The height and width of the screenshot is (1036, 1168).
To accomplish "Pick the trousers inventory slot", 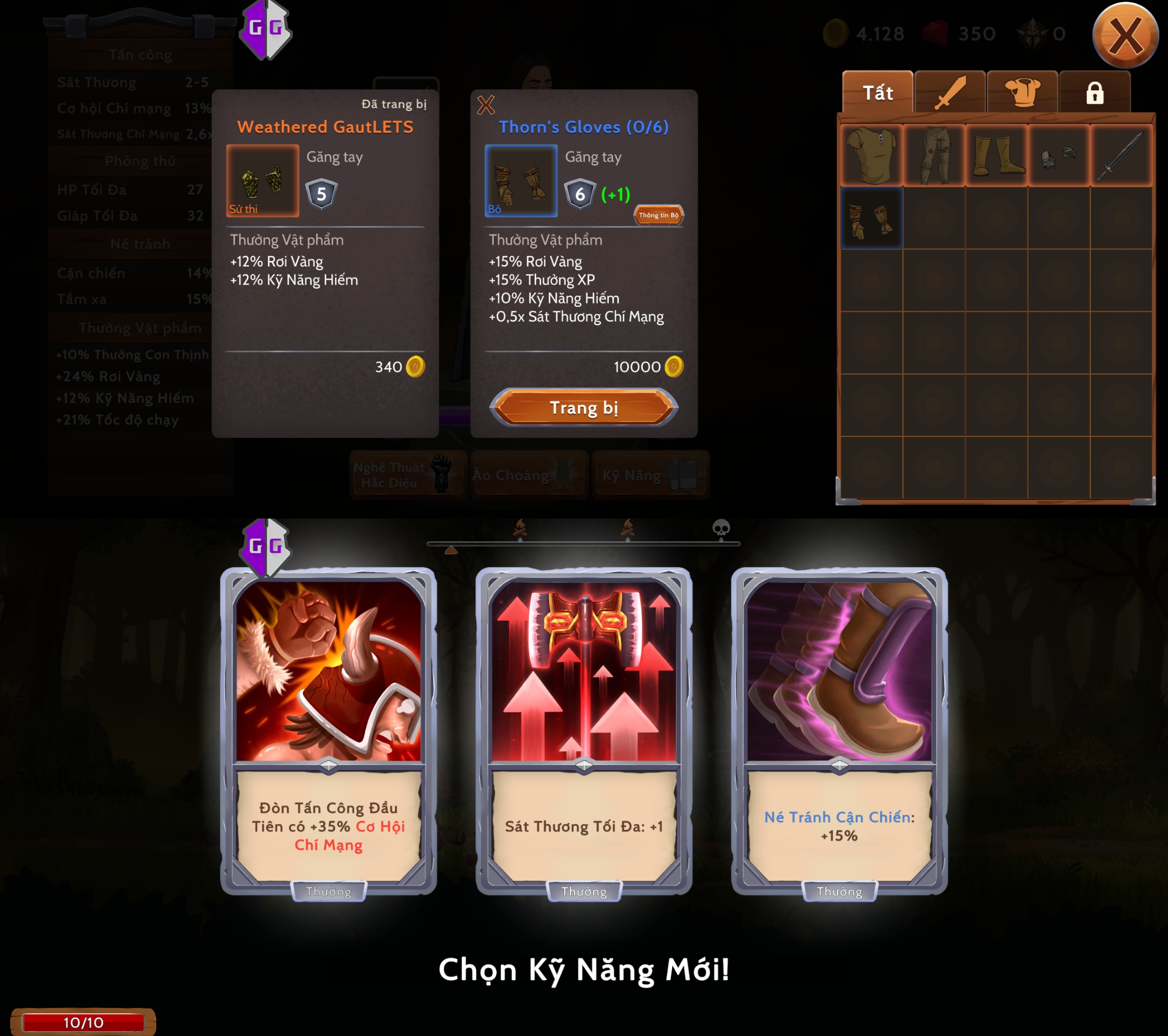I will [934, 155].
